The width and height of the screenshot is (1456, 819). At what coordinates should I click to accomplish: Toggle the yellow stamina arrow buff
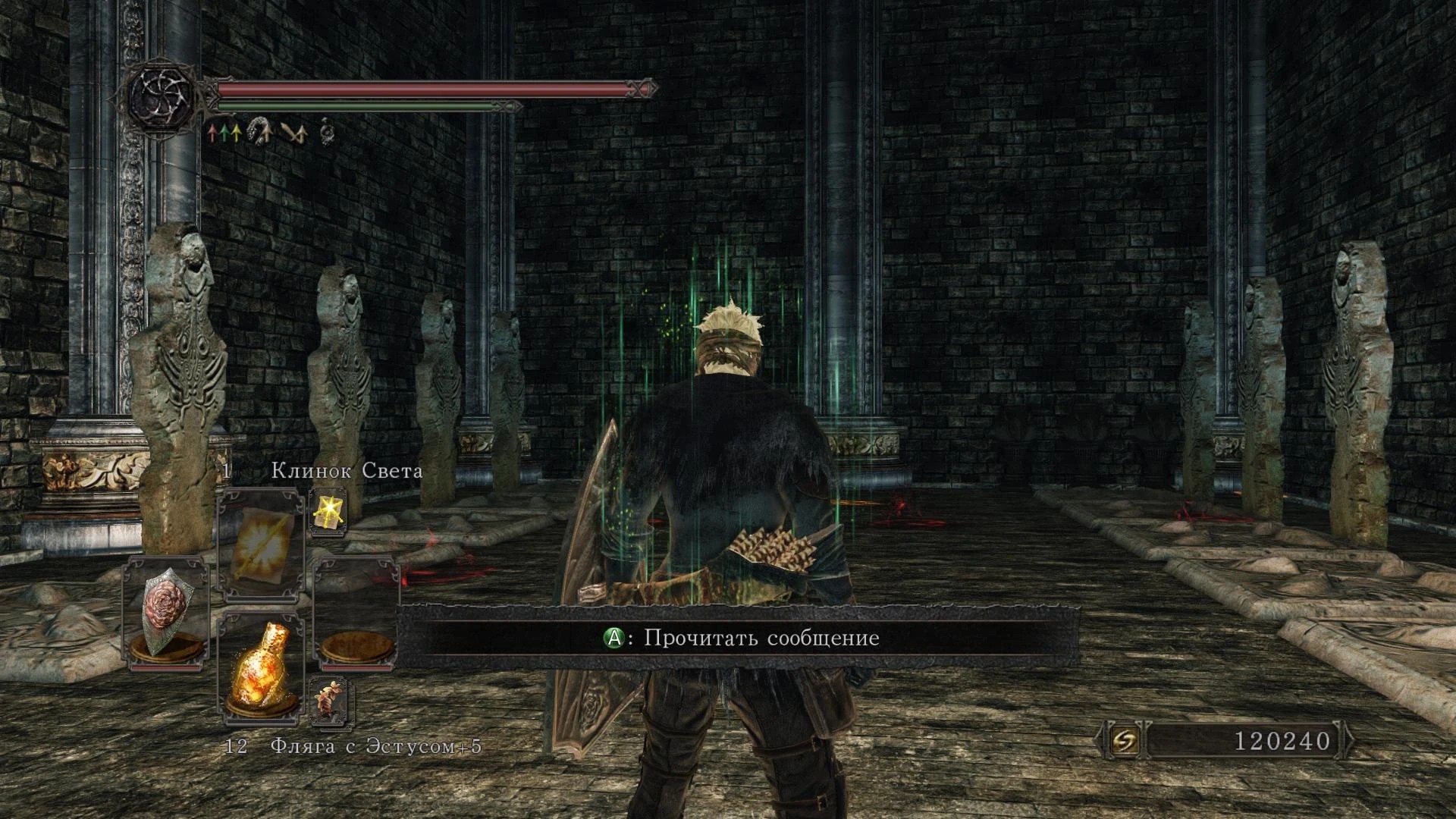click(x=237, y=132)
